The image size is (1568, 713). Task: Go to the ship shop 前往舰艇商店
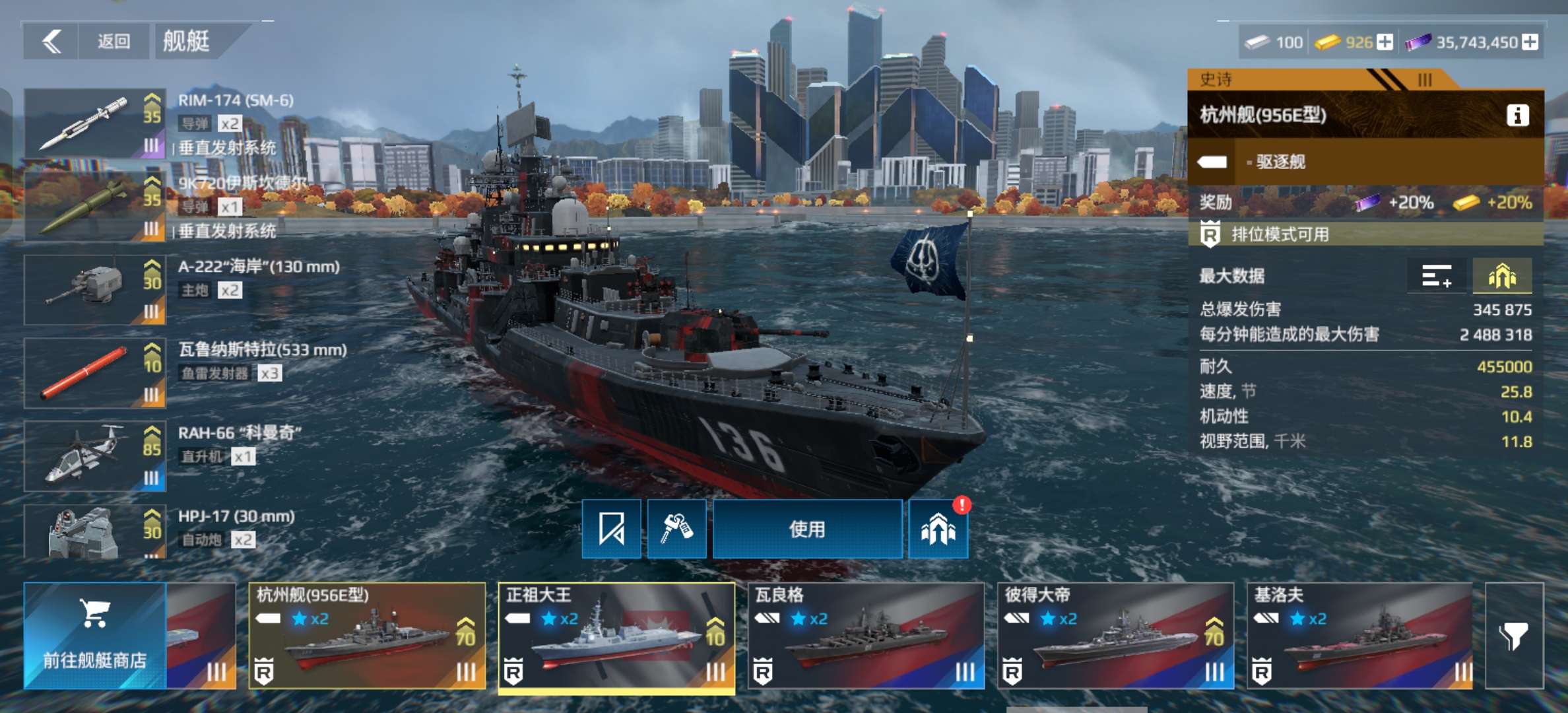95,636
